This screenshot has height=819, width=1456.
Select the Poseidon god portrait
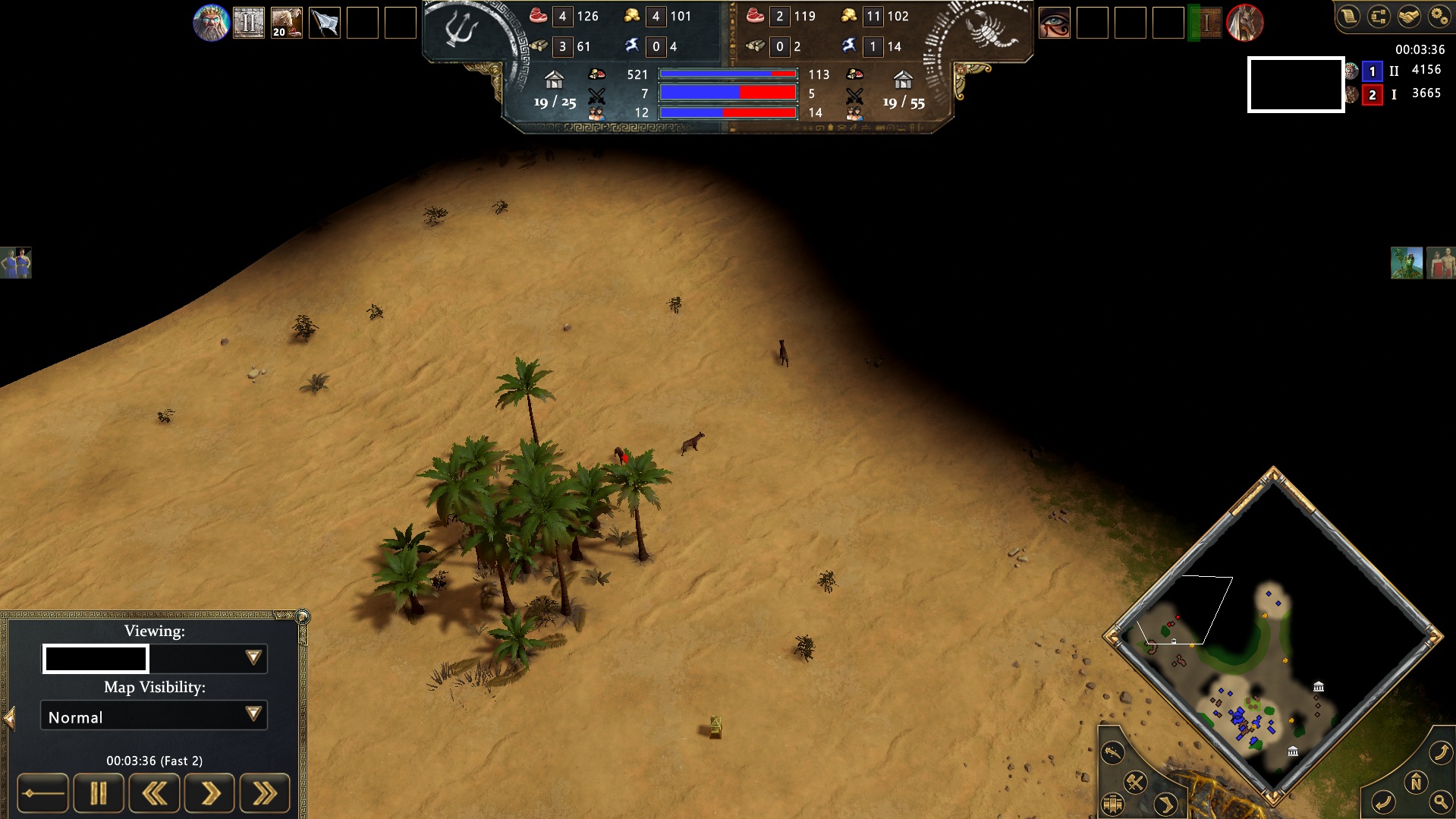tap(211, 22)
